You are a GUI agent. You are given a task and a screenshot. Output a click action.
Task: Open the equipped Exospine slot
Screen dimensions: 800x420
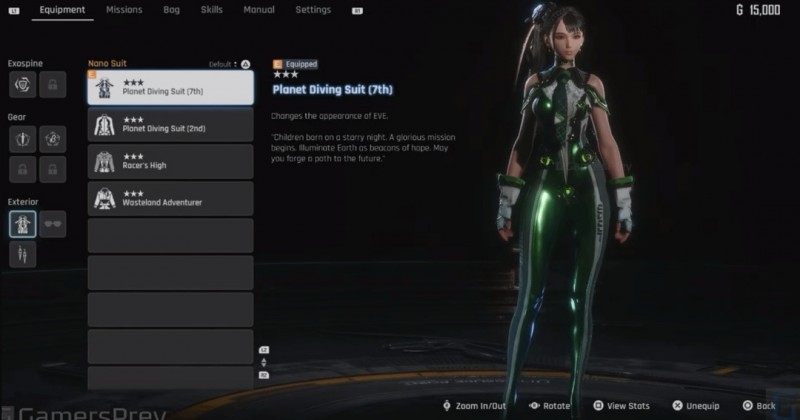point(22,85)
